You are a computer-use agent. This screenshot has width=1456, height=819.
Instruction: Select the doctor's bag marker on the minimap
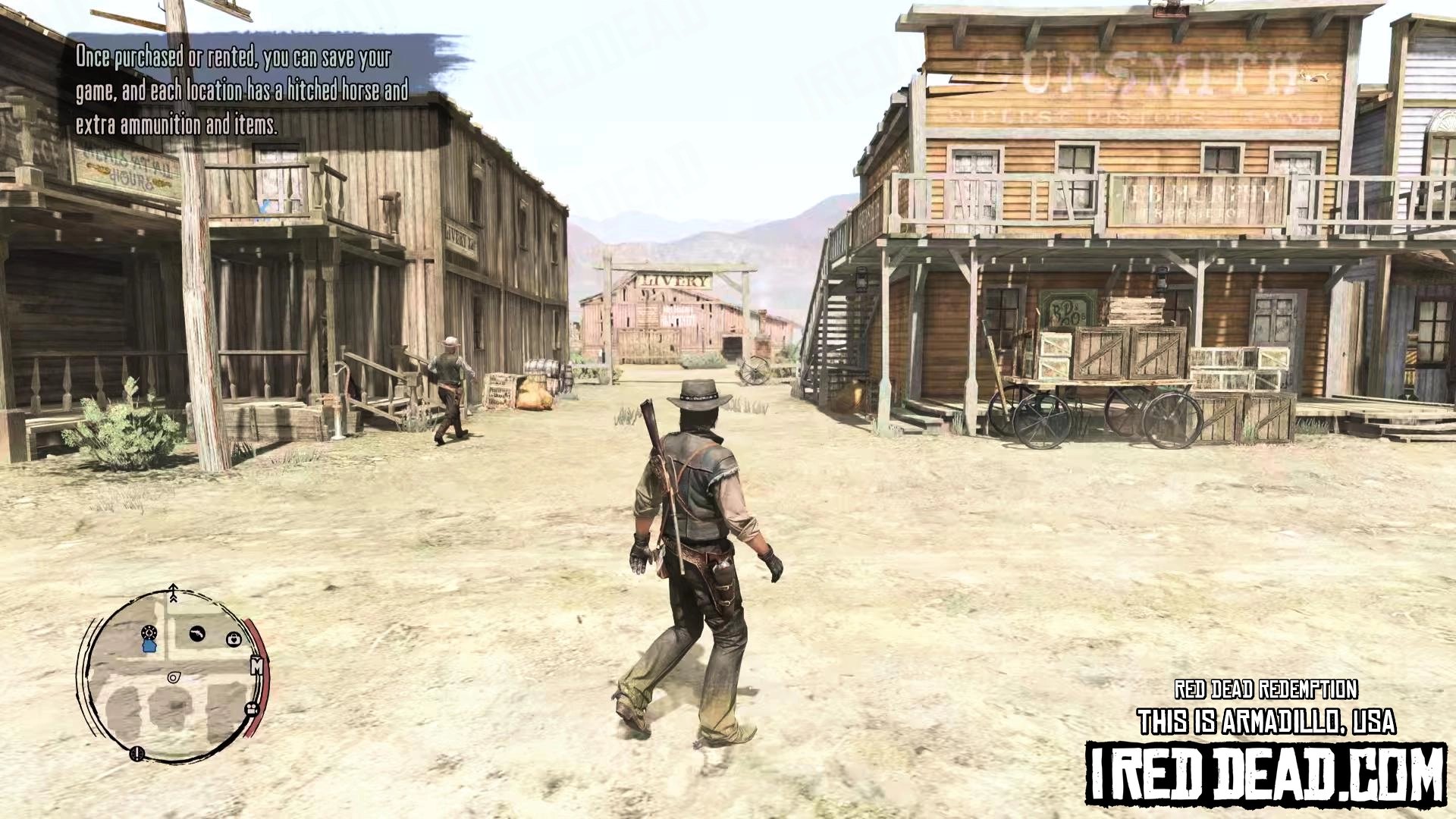[x=234, y=639]
